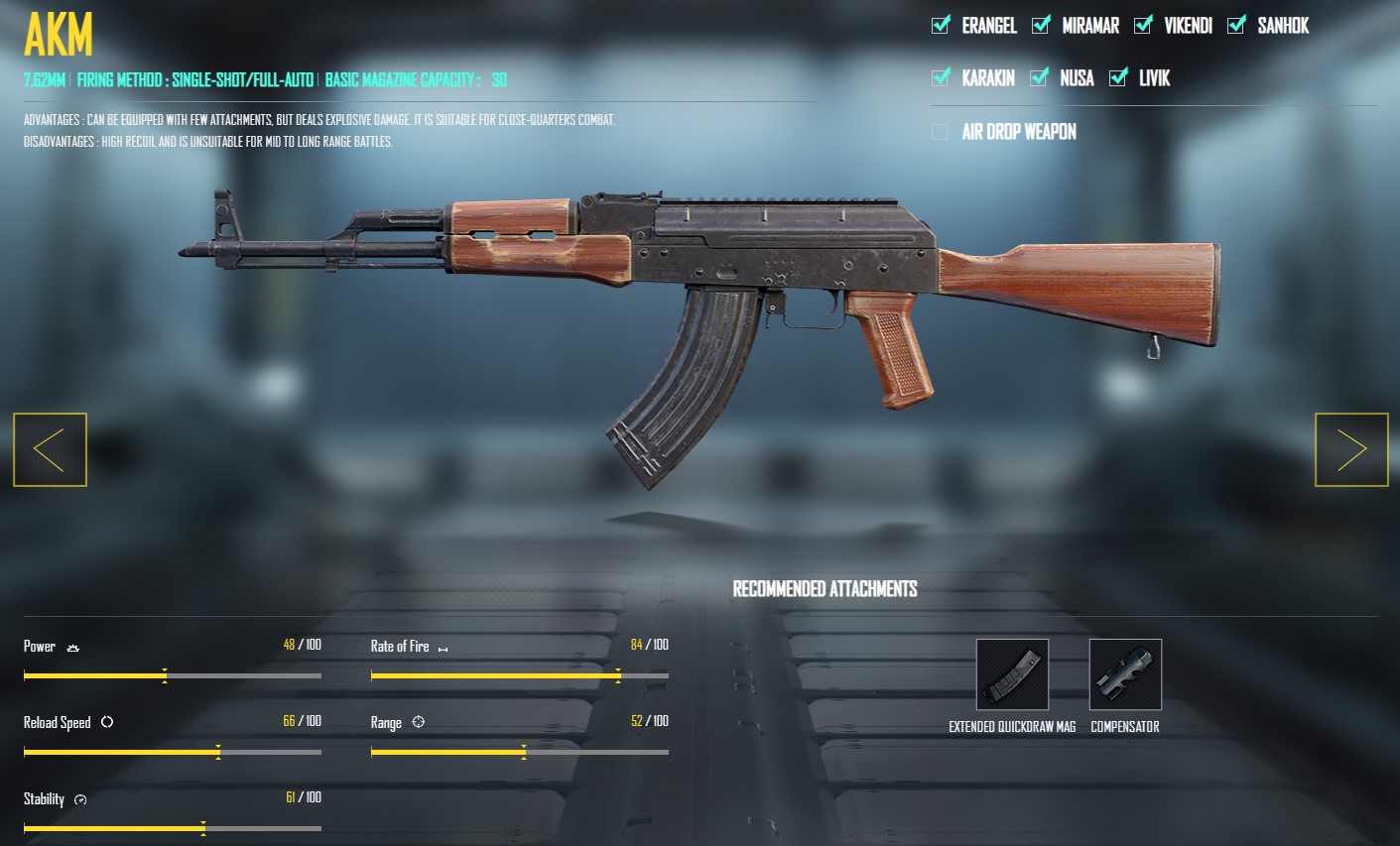Toggle the Nusa map checkbox
The height and width of the screenshot is (846, 1400).
point(1041,77)
